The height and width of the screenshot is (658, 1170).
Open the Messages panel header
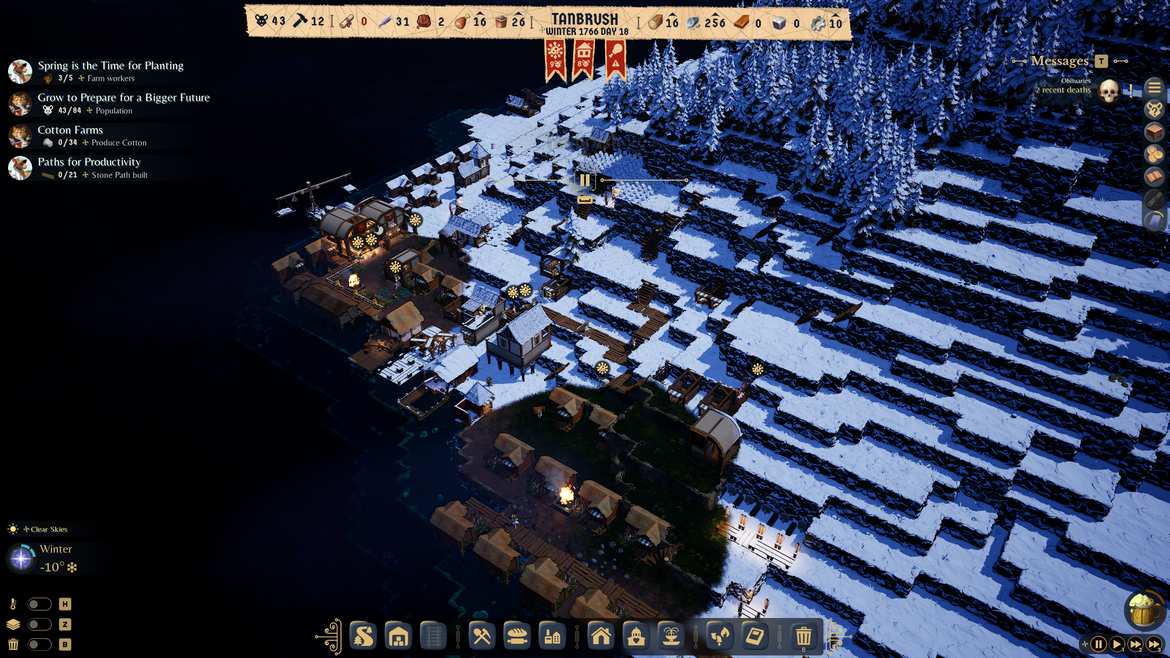(x=1059, y=61)
